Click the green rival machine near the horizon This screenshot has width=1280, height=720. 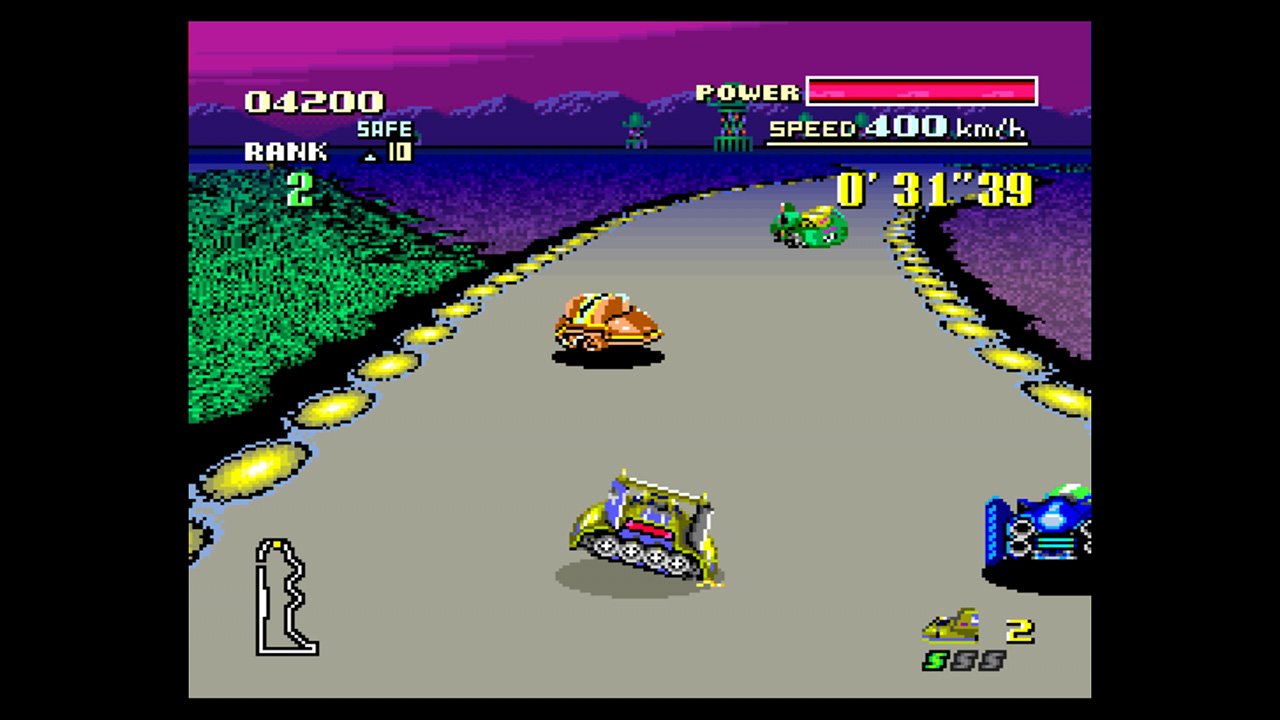click(810, 225)
